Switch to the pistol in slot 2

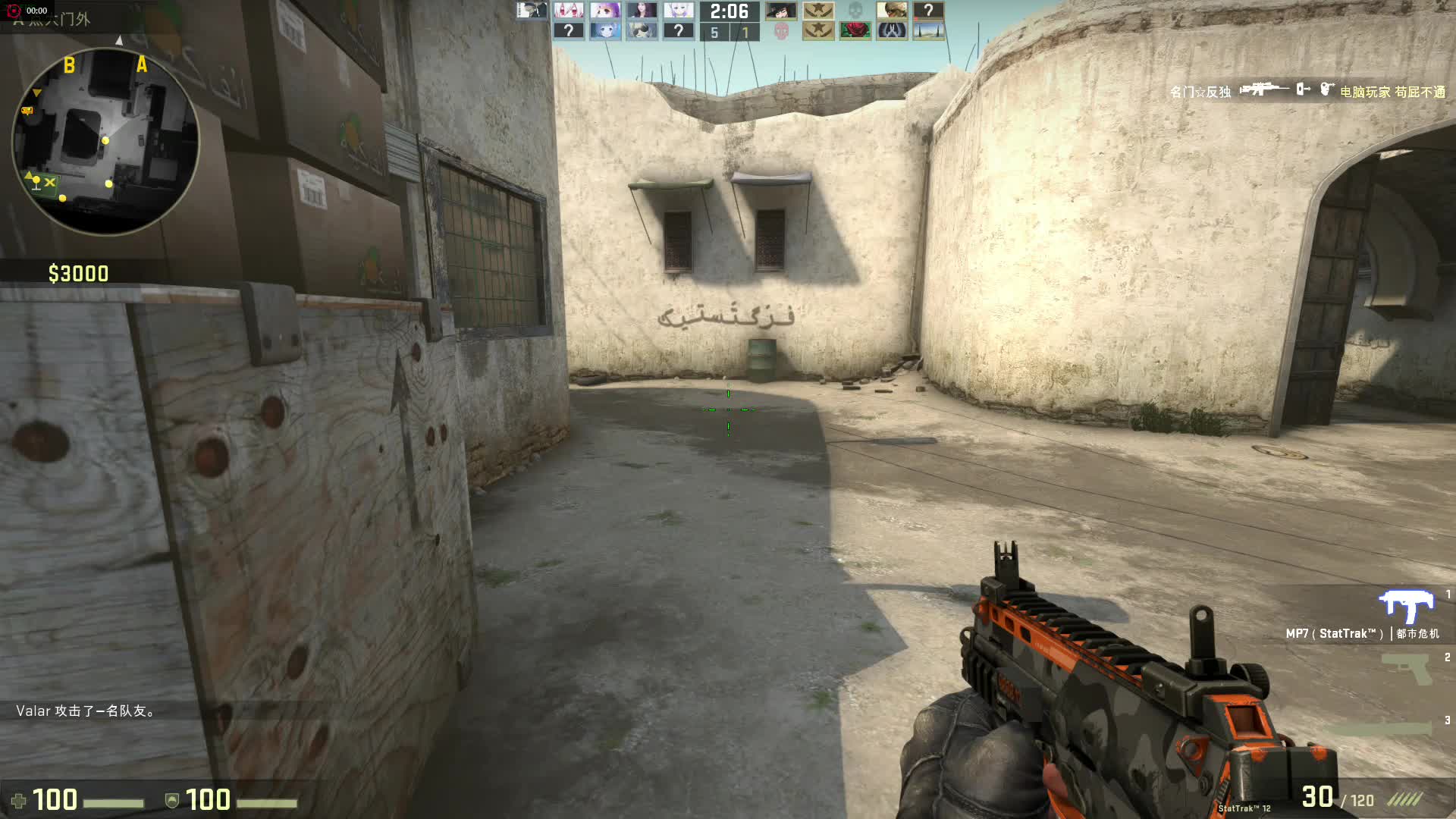tap(1405, 668)
